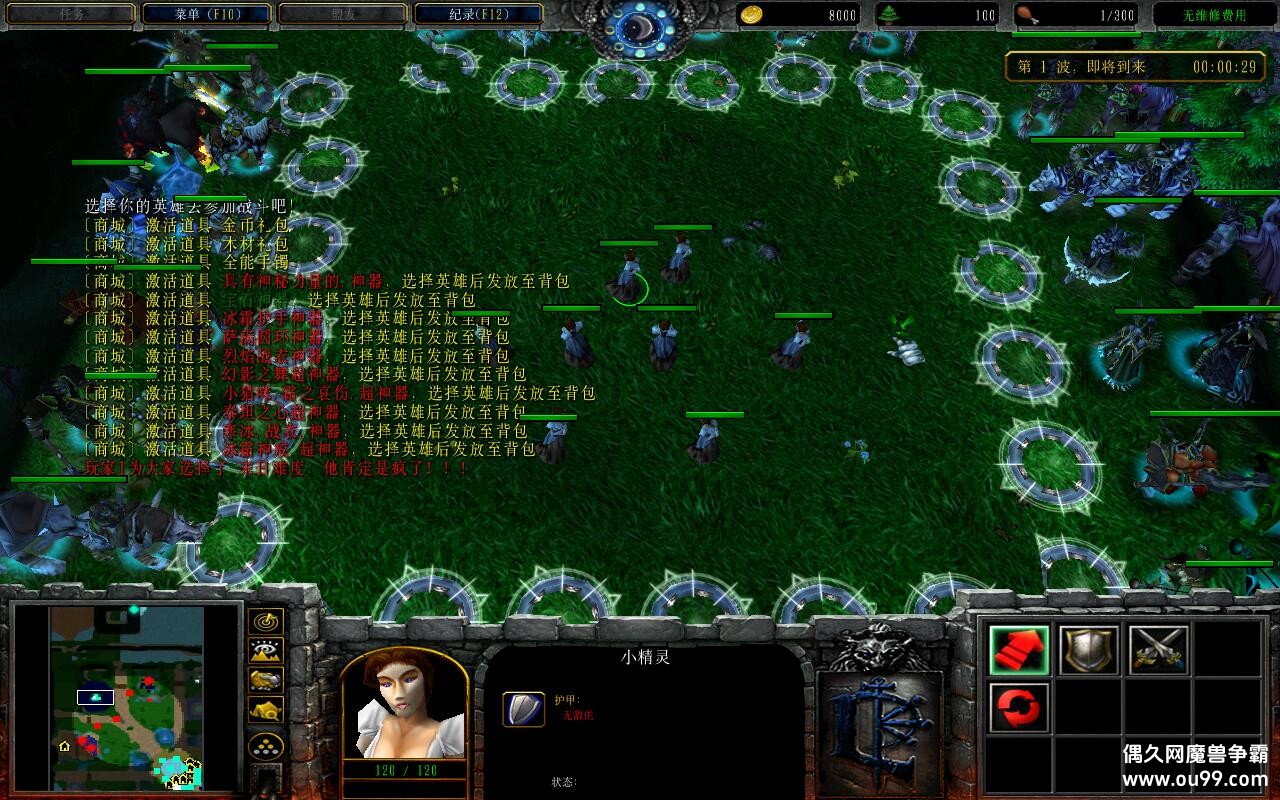The image size is (1280, 800).
Task: Click the lumber tree resource icon
Action: [889, 14]
